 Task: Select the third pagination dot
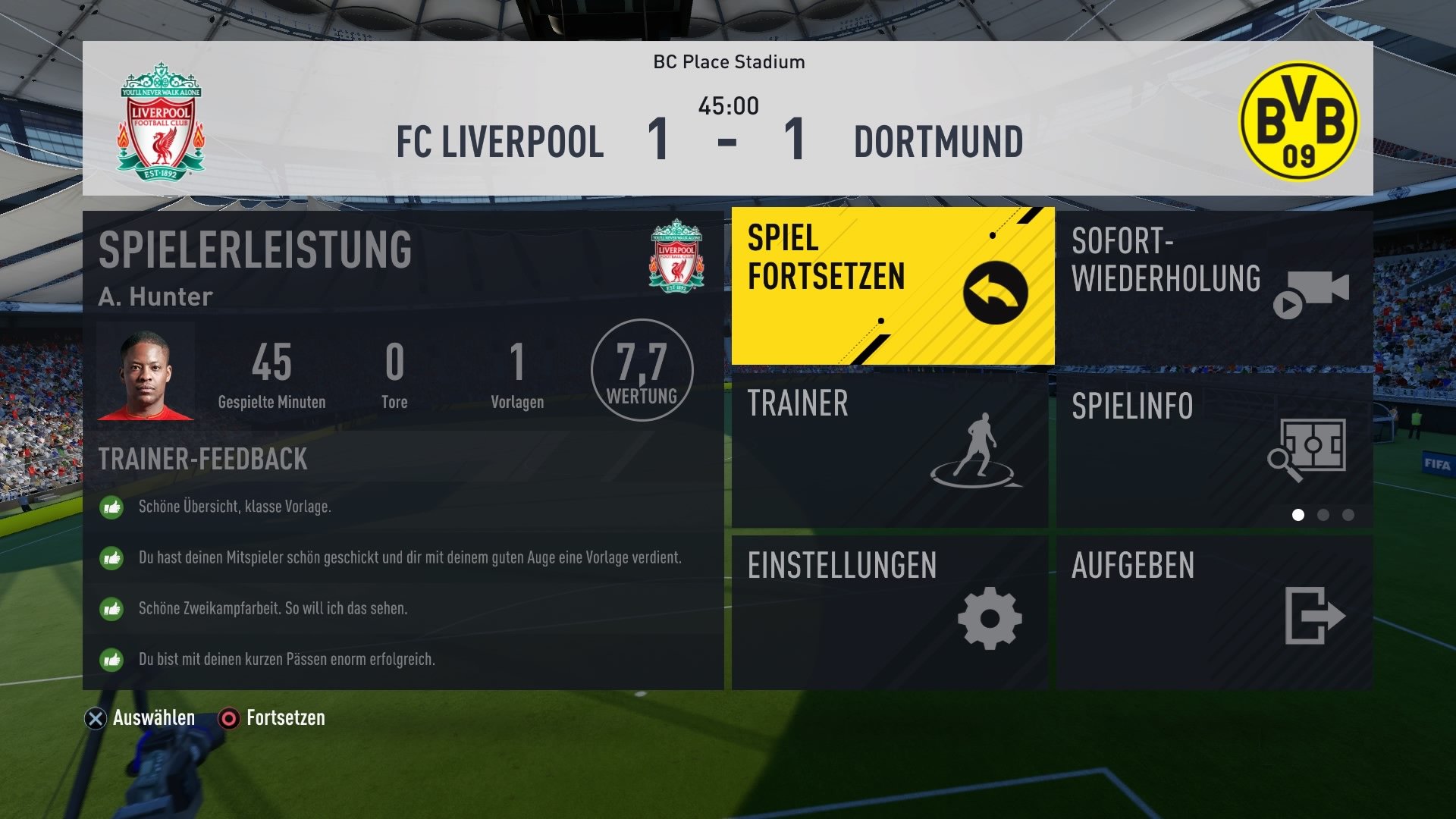[1347, 514]
